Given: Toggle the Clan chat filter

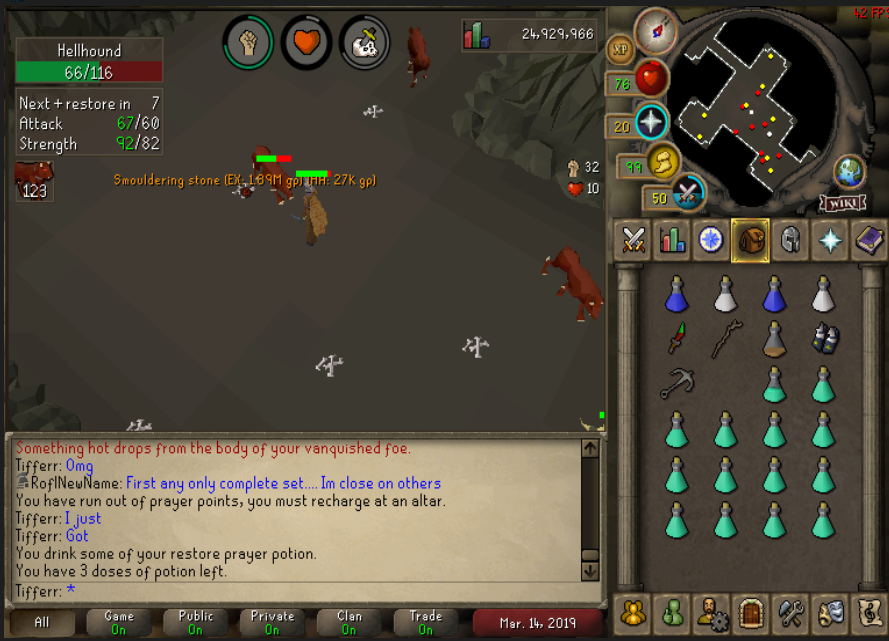Looking at the screenshot, I should click(349, 622).
